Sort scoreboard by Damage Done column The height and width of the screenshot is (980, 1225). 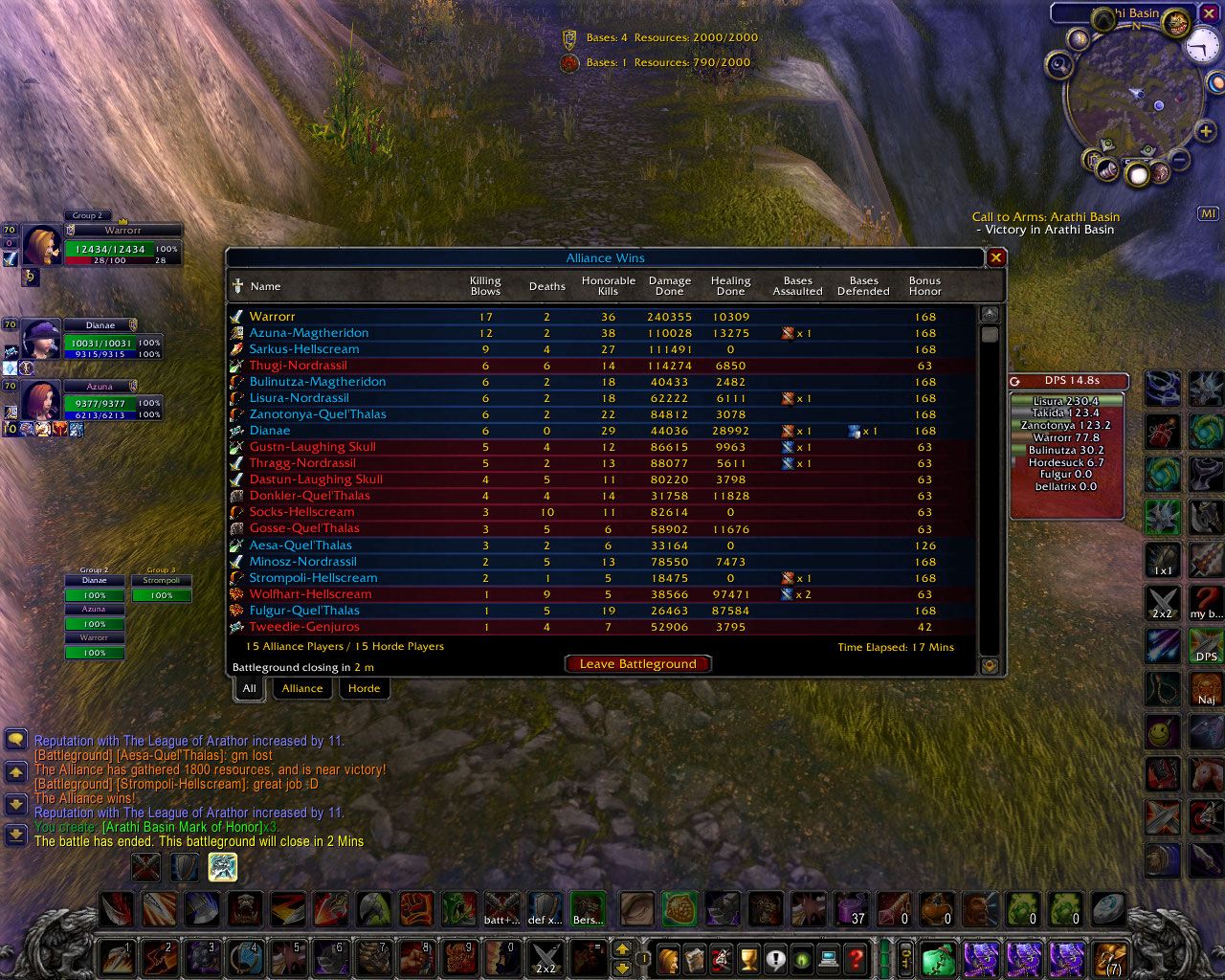[x=669, y=286]
